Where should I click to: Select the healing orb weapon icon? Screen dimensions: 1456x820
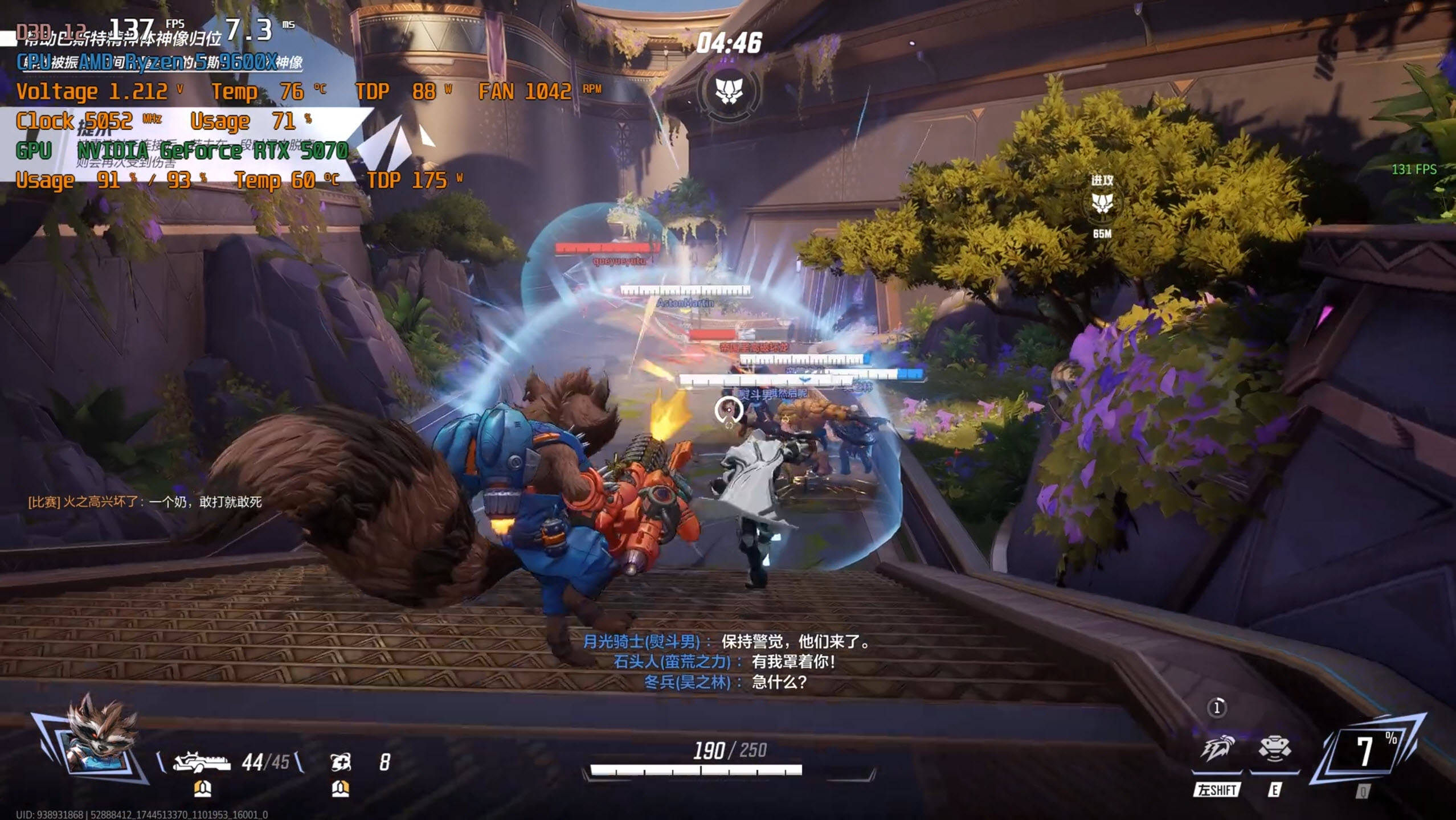pos(341,762)
